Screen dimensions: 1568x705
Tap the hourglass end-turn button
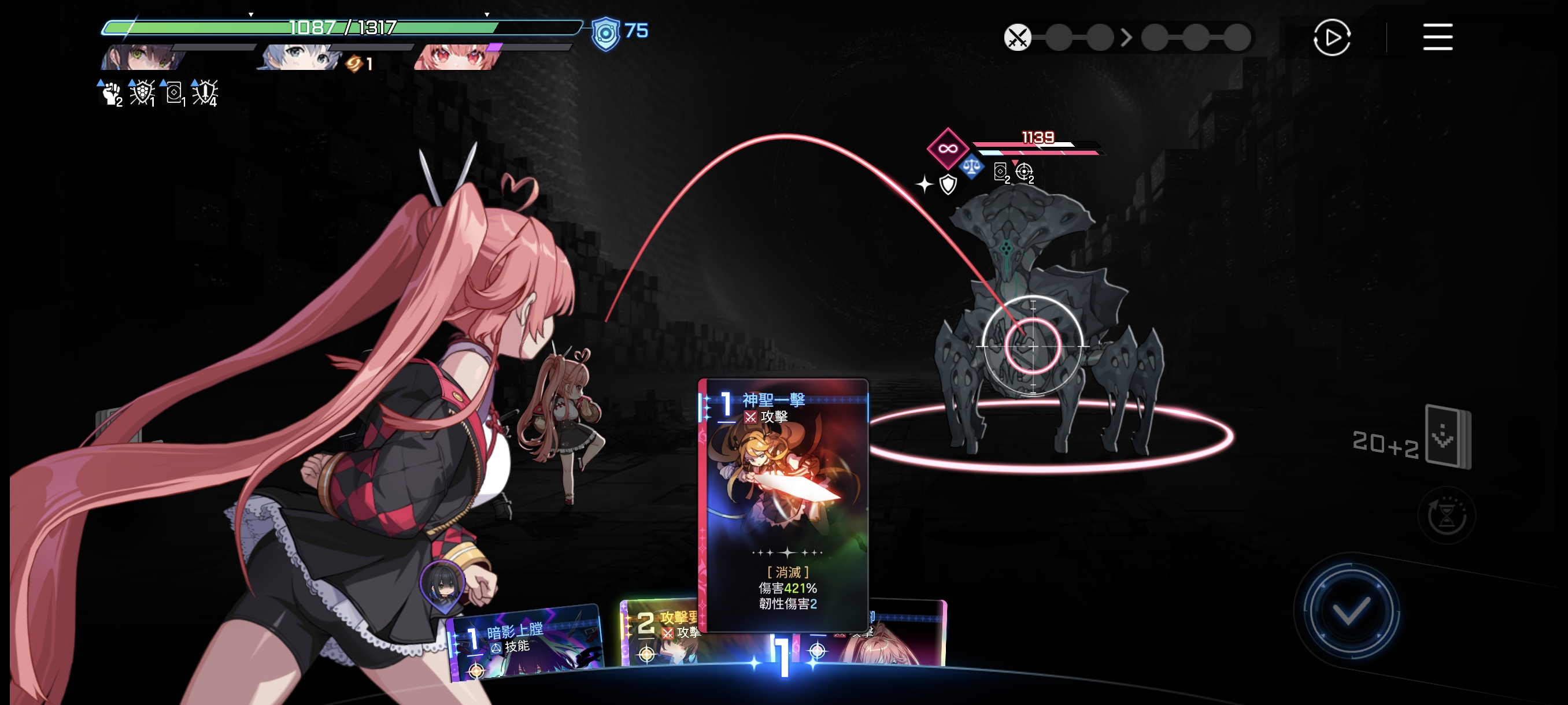tap(1446, 516)
